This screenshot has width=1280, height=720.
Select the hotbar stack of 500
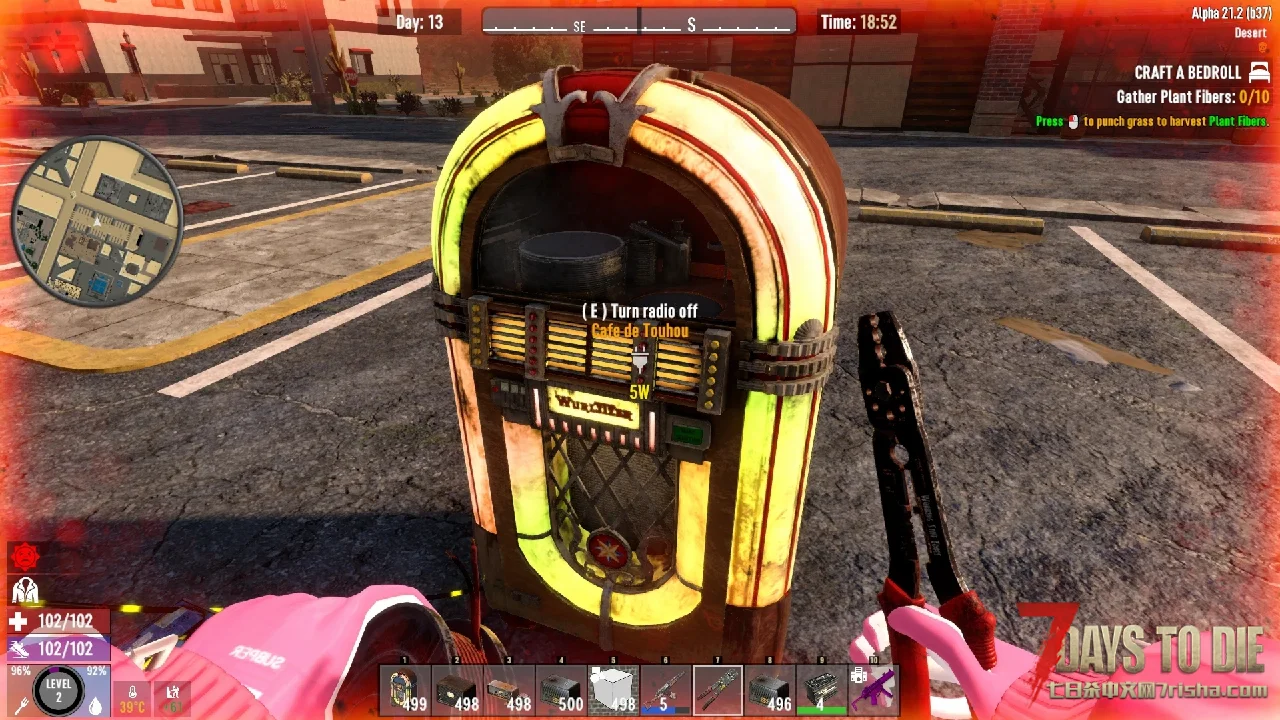(561, 691)
